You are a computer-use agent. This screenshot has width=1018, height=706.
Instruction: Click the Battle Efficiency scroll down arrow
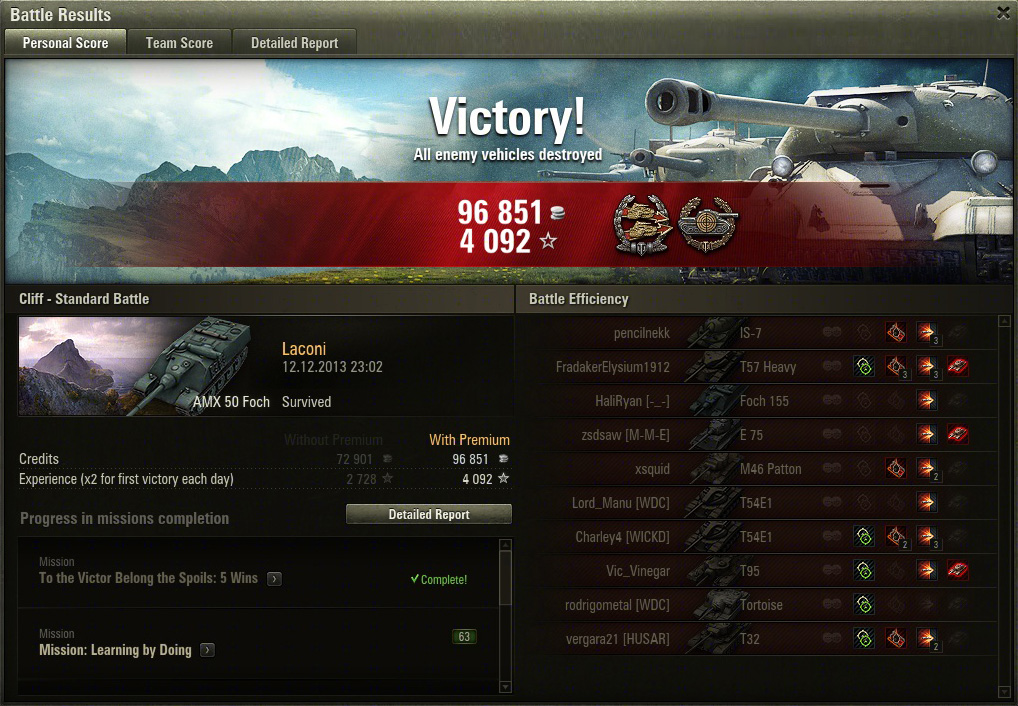pyautogui.click(x=1004, y=690)
